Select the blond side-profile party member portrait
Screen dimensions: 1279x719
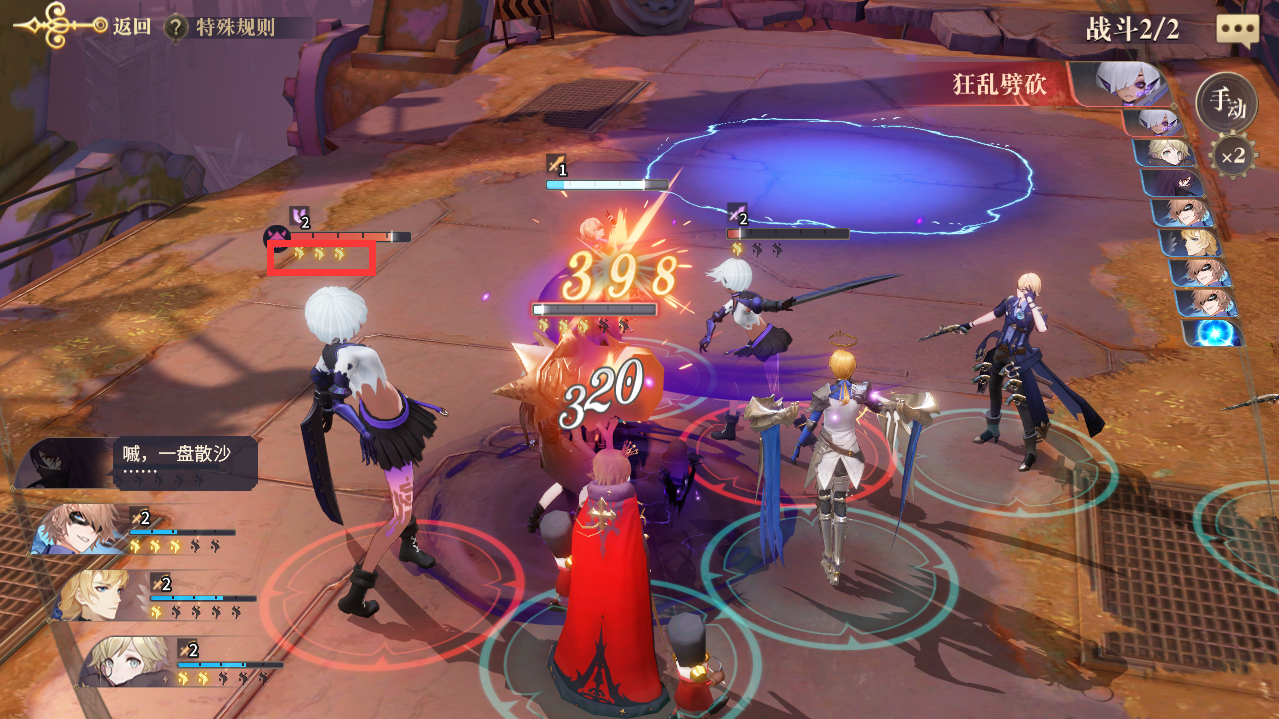click(98, 594)
